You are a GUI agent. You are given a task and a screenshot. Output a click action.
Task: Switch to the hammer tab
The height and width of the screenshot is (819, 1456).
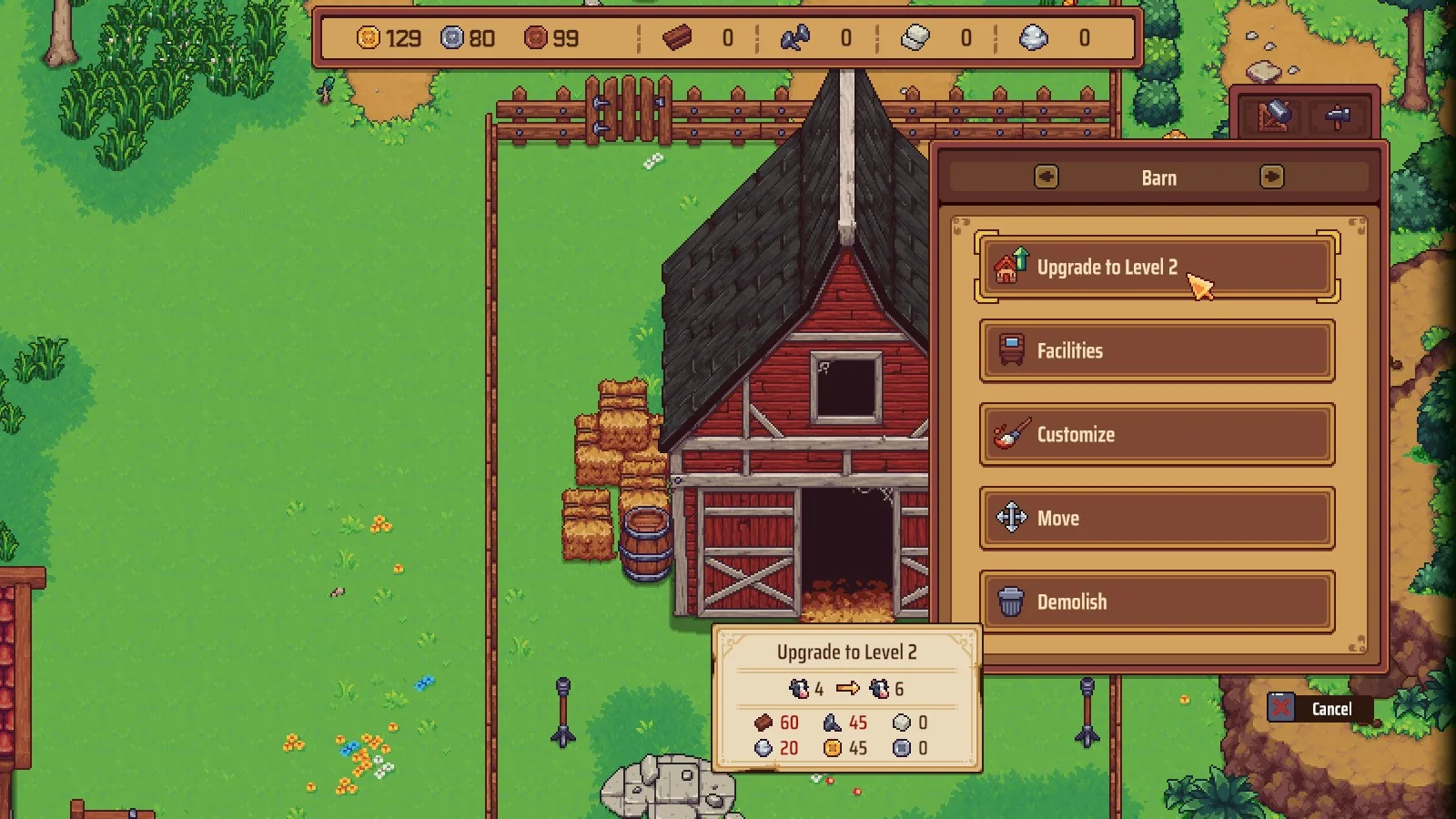[x=1338, y=116]
